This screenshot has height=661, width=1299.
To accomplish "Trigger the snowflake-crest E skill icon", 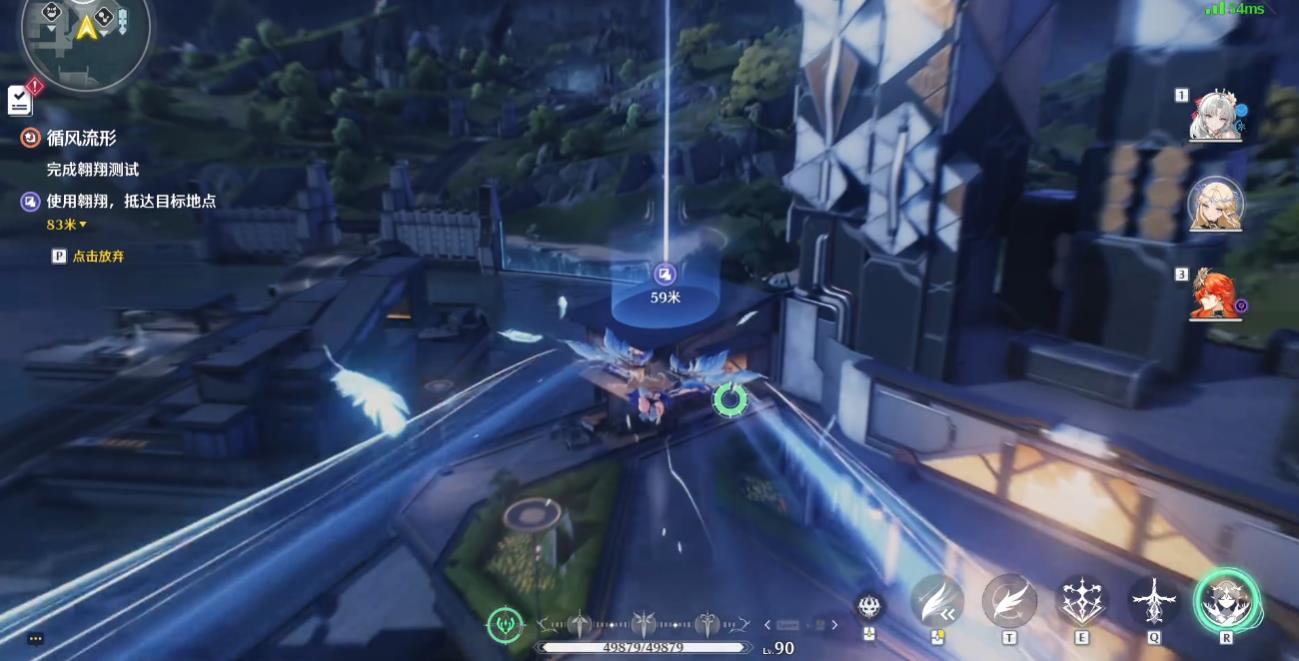I will click(1082, 602).
